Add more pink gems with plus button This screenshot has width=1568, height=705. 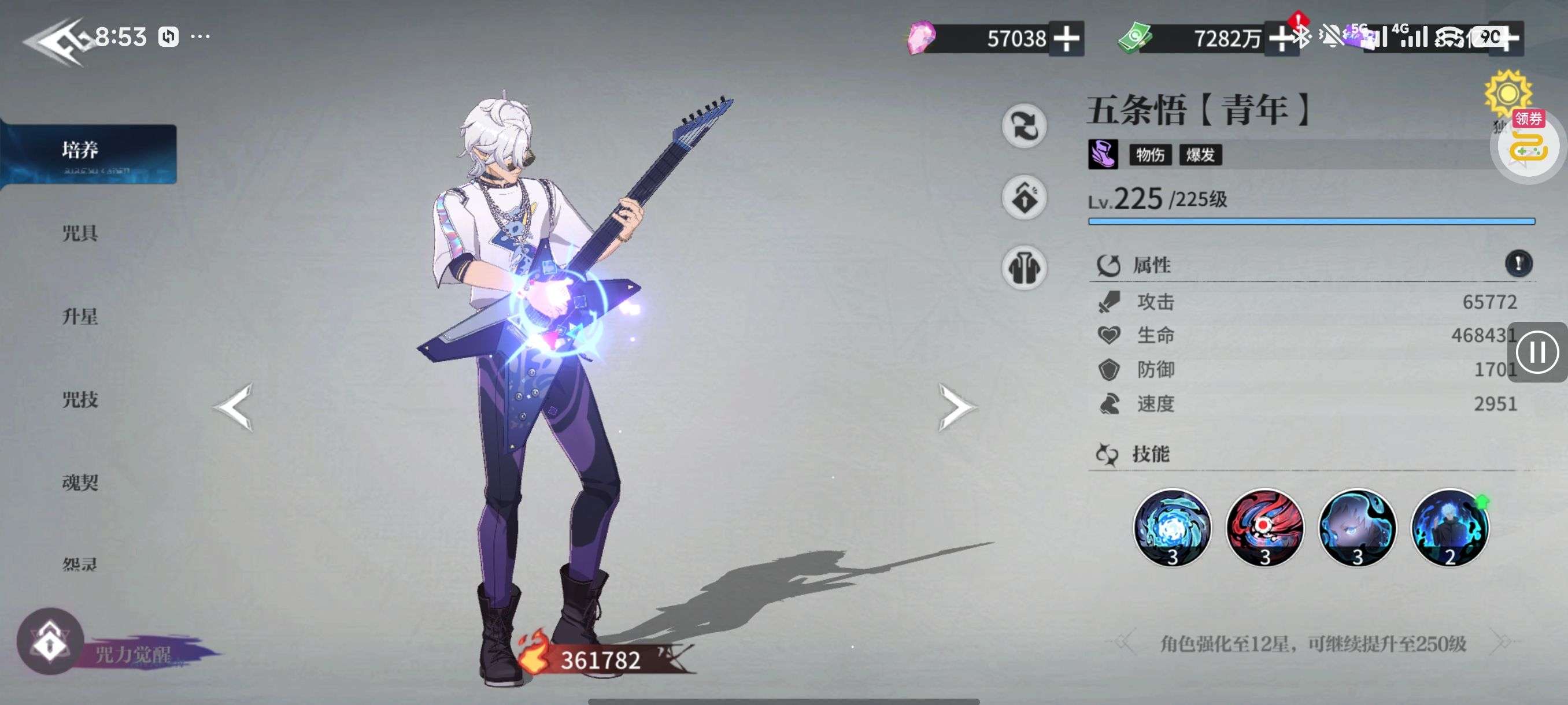(x=1066, y=39)
